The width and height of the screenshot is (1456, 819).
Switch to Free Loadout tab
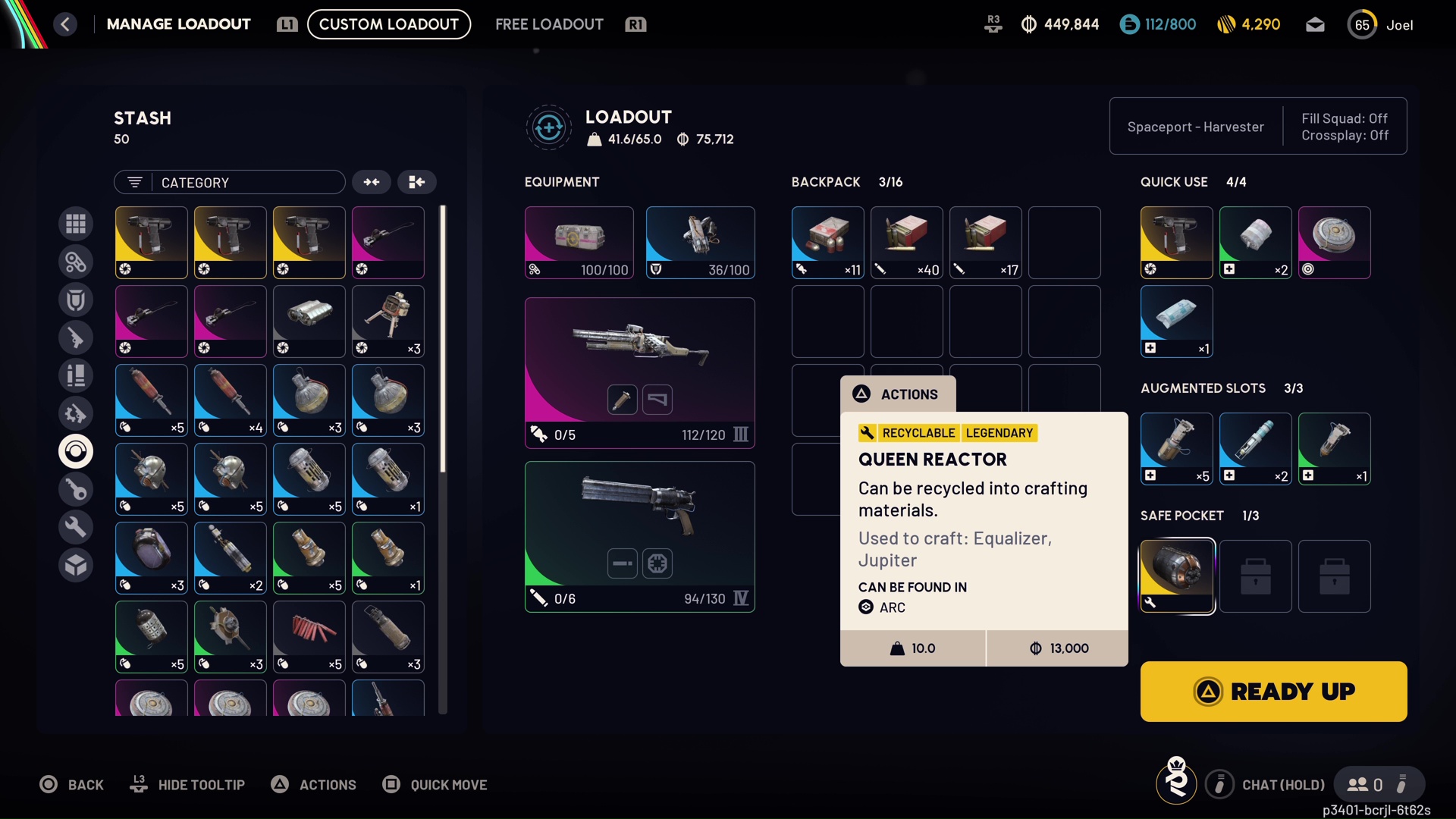pos(549,24)
